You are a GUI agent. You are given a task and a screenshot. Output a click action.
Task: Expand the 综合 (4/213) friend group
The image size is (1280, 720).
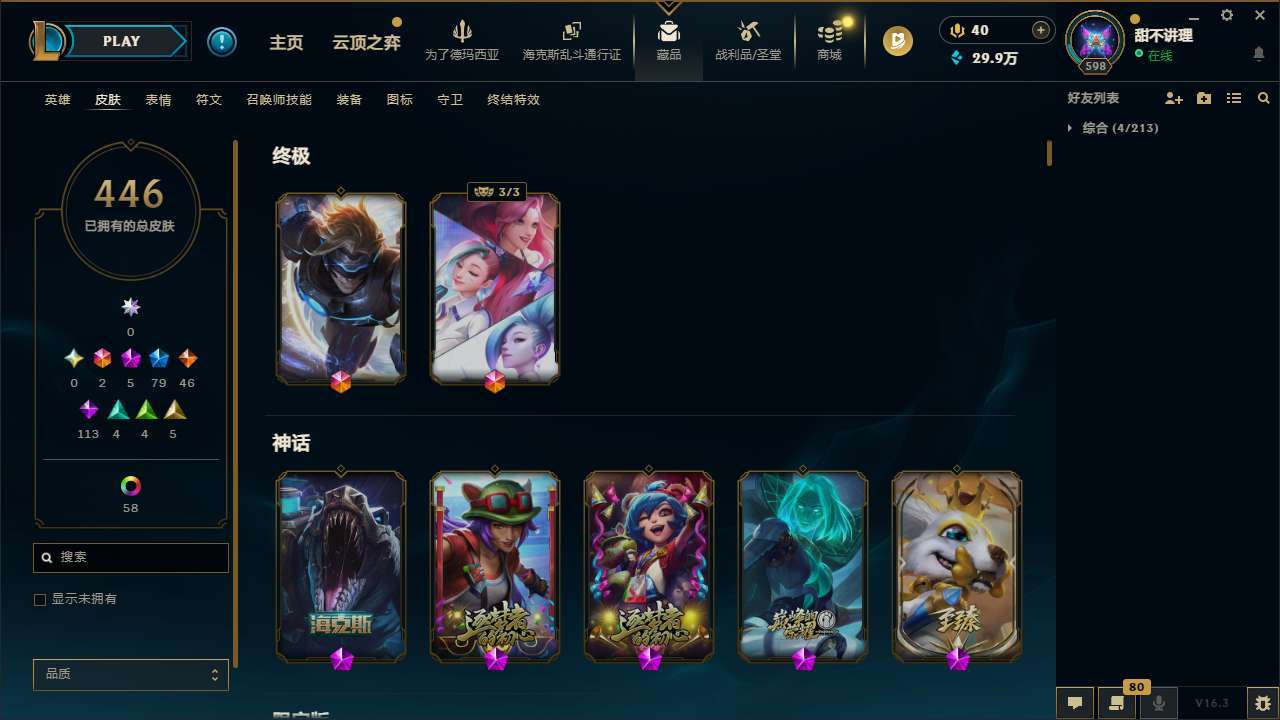[1069, 128]
